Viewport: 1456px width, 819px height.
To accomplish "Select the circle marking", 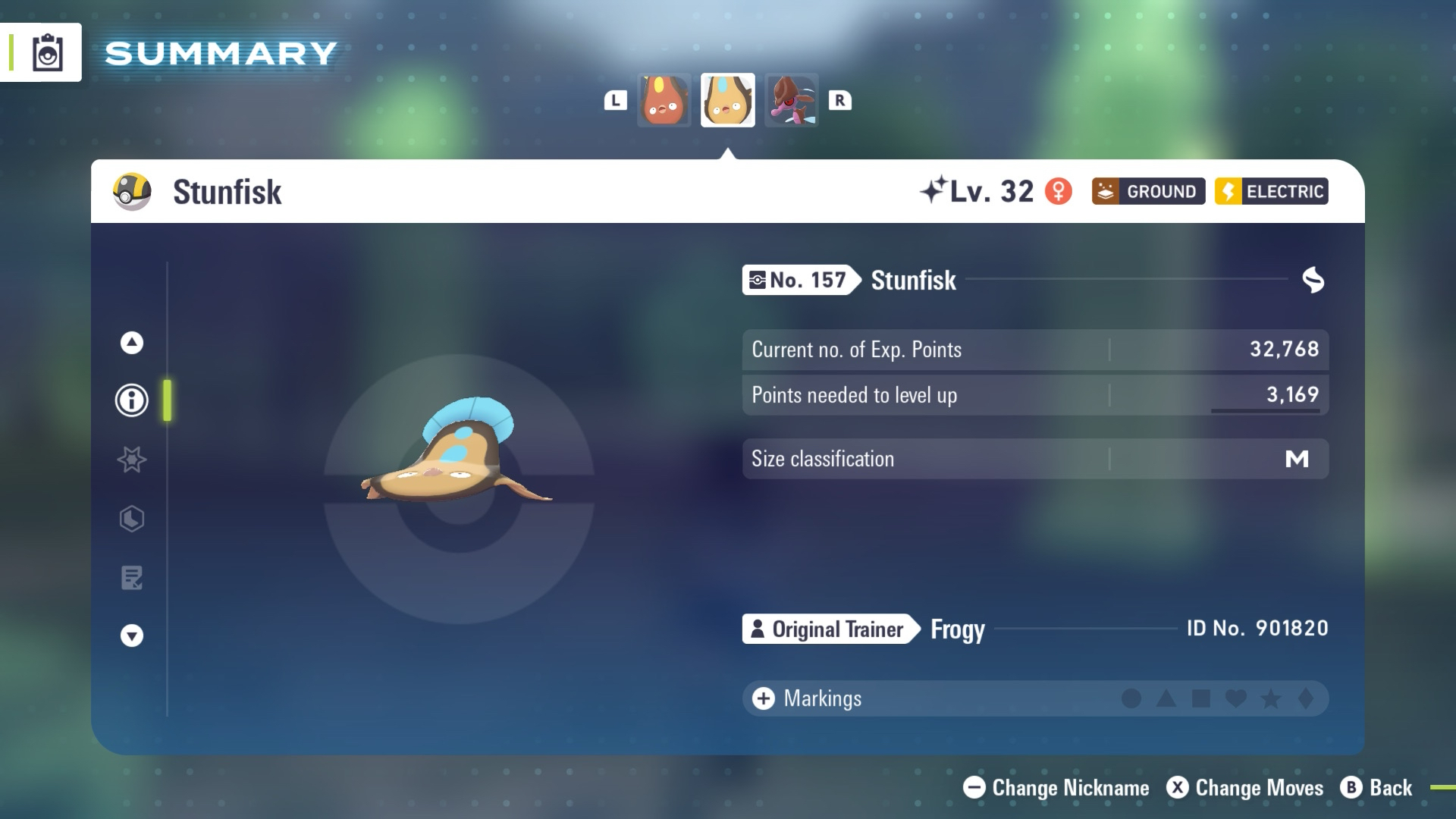I will [x=1131, y=698].
